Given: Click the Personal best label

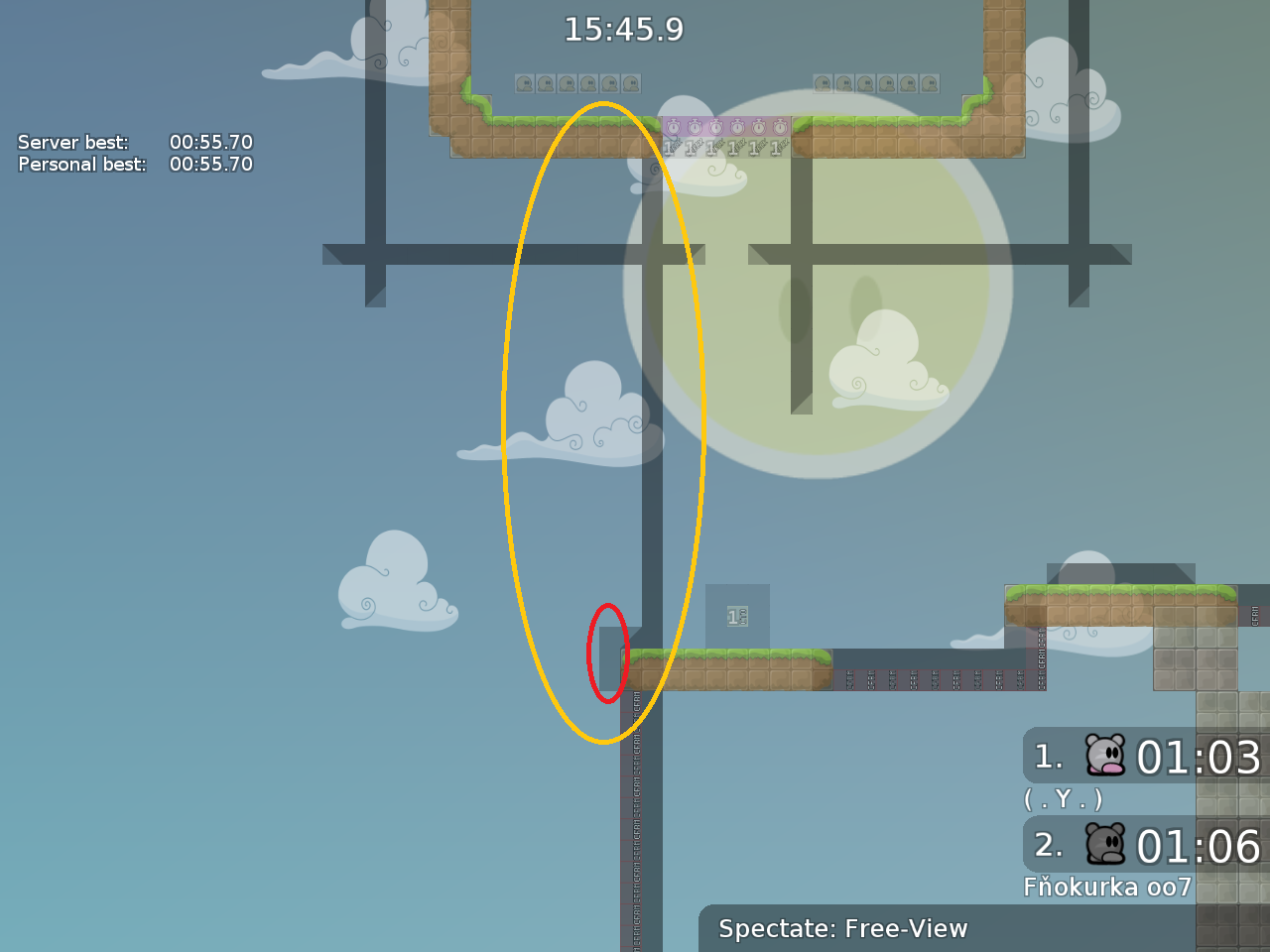Looking at the screenshot, I should tap(79, 165).
